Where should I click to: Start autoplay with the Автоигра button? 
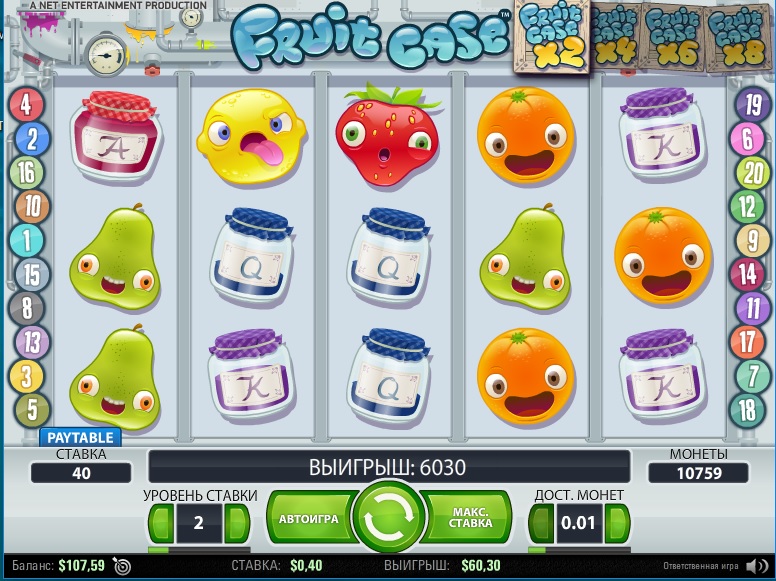(309, 520)
